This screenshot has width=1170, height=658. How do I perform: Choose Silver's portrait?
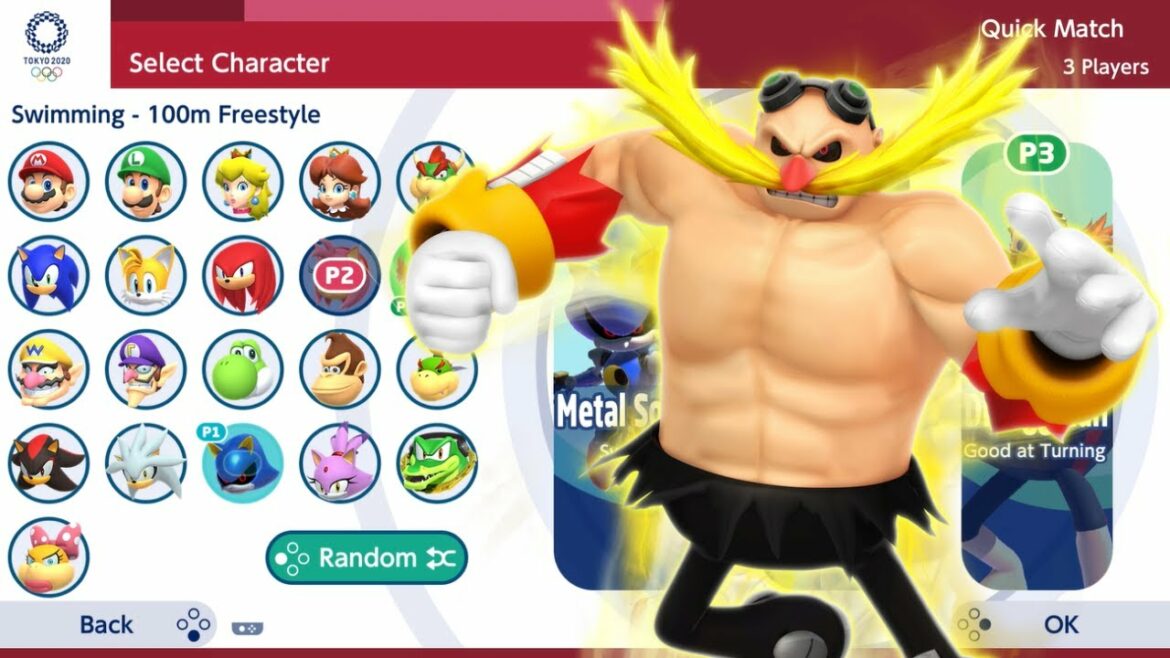tap(146, 463)
